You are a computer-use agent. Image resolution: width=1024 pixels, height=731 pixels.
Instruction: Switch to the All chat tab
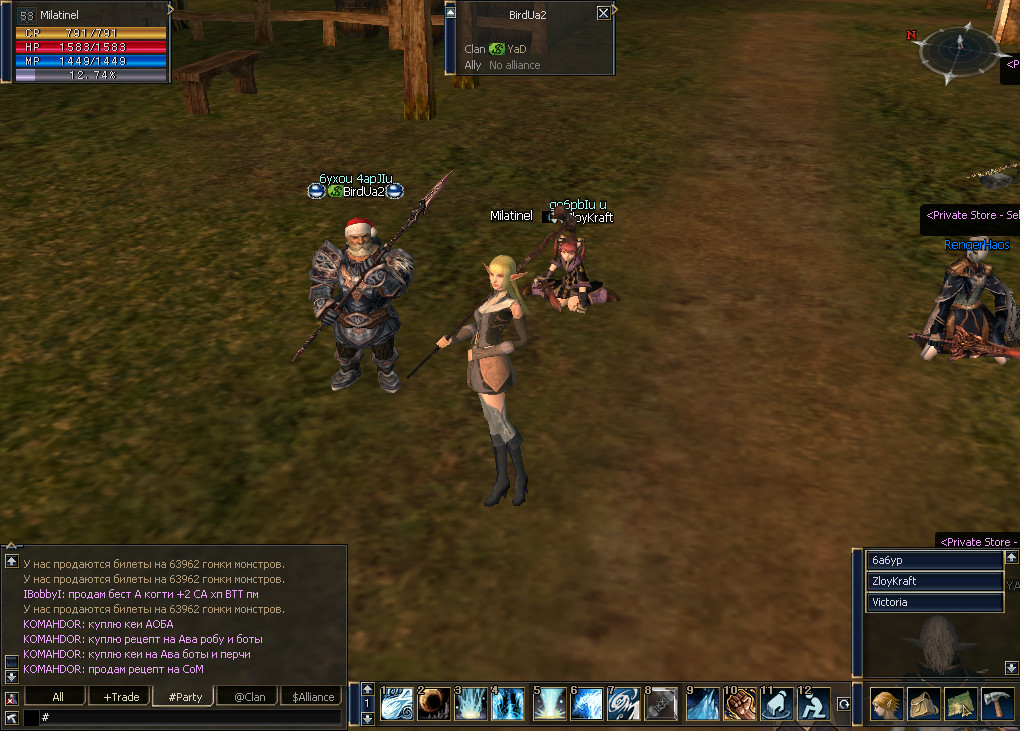point(58,696)
